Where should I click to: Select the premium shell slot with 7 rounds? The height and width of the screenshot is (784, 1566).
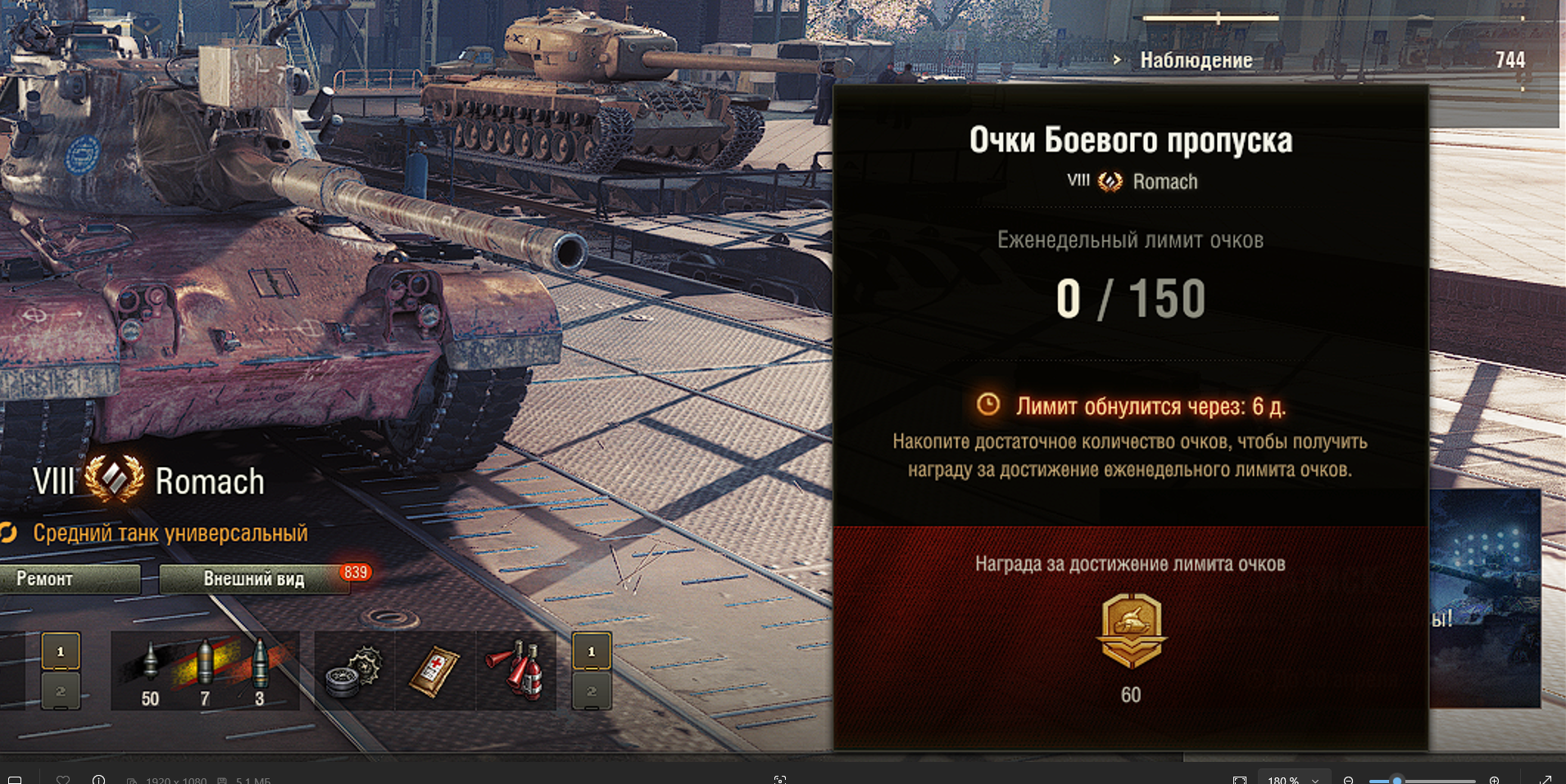pyautogui.click(x=205, y=672)
